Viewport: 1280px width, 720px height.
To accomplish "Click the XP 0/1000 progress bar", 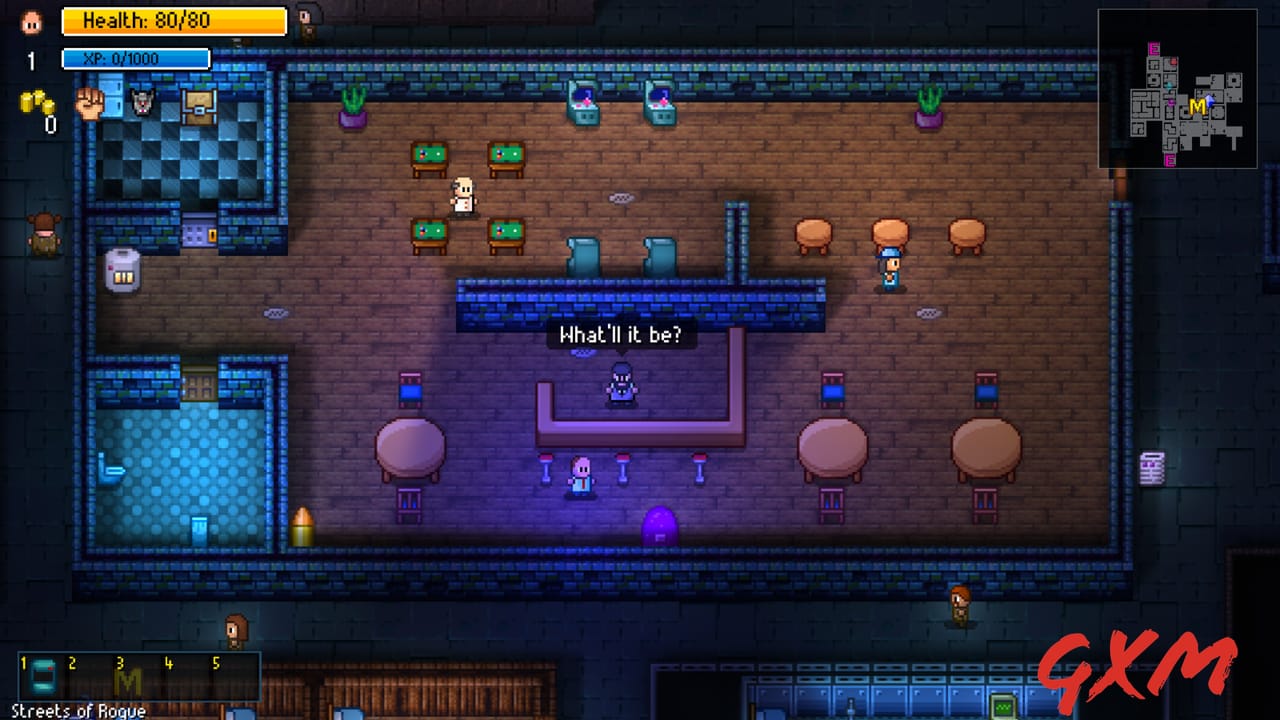I will point(135,58).
